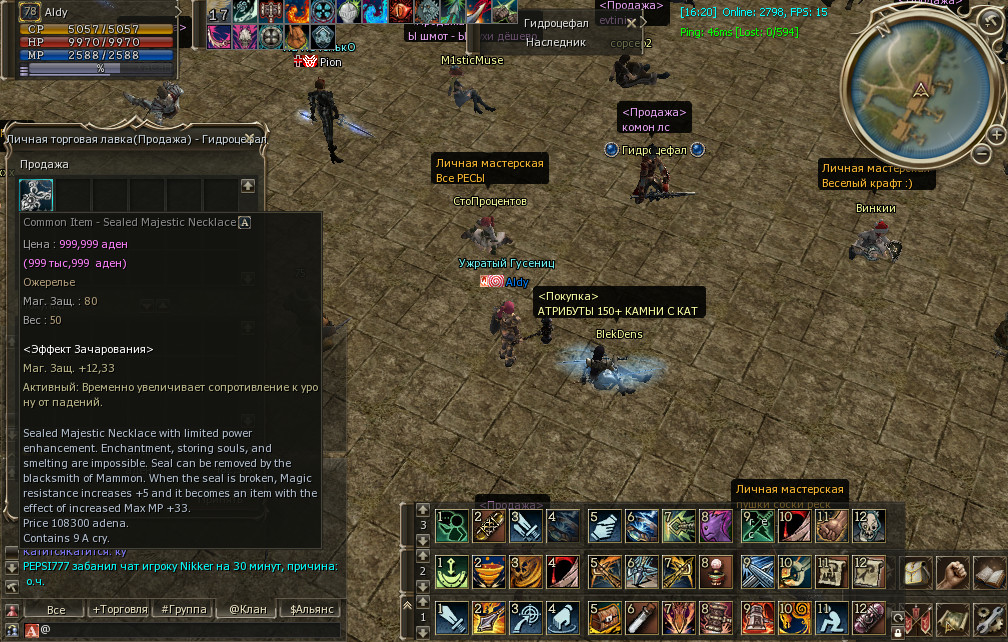Viewport: 1008px width, 642px height.
Task: Open the #Группа chat tab
Action: pos(183,609)
